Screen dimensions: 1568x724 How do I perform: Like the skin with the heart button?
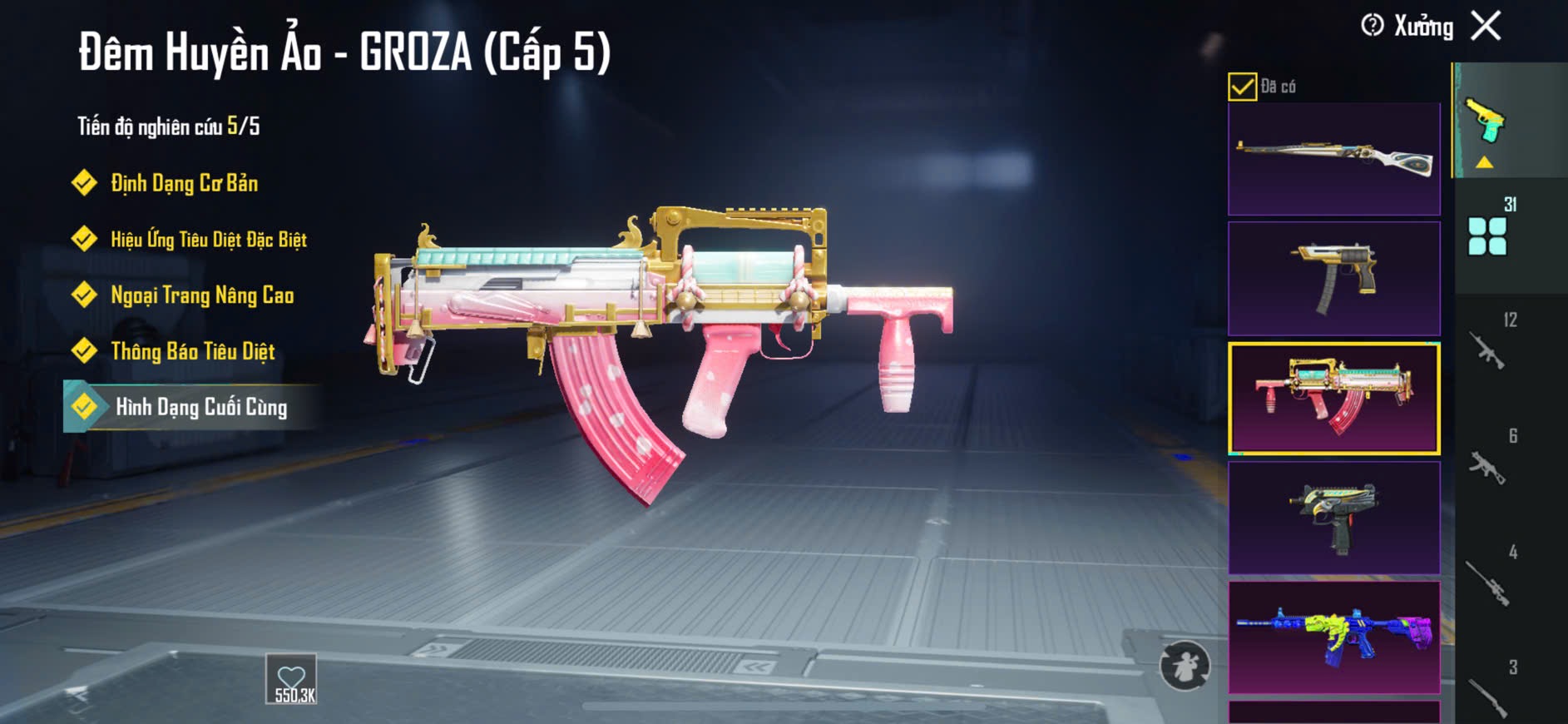(x=291, y=678)
